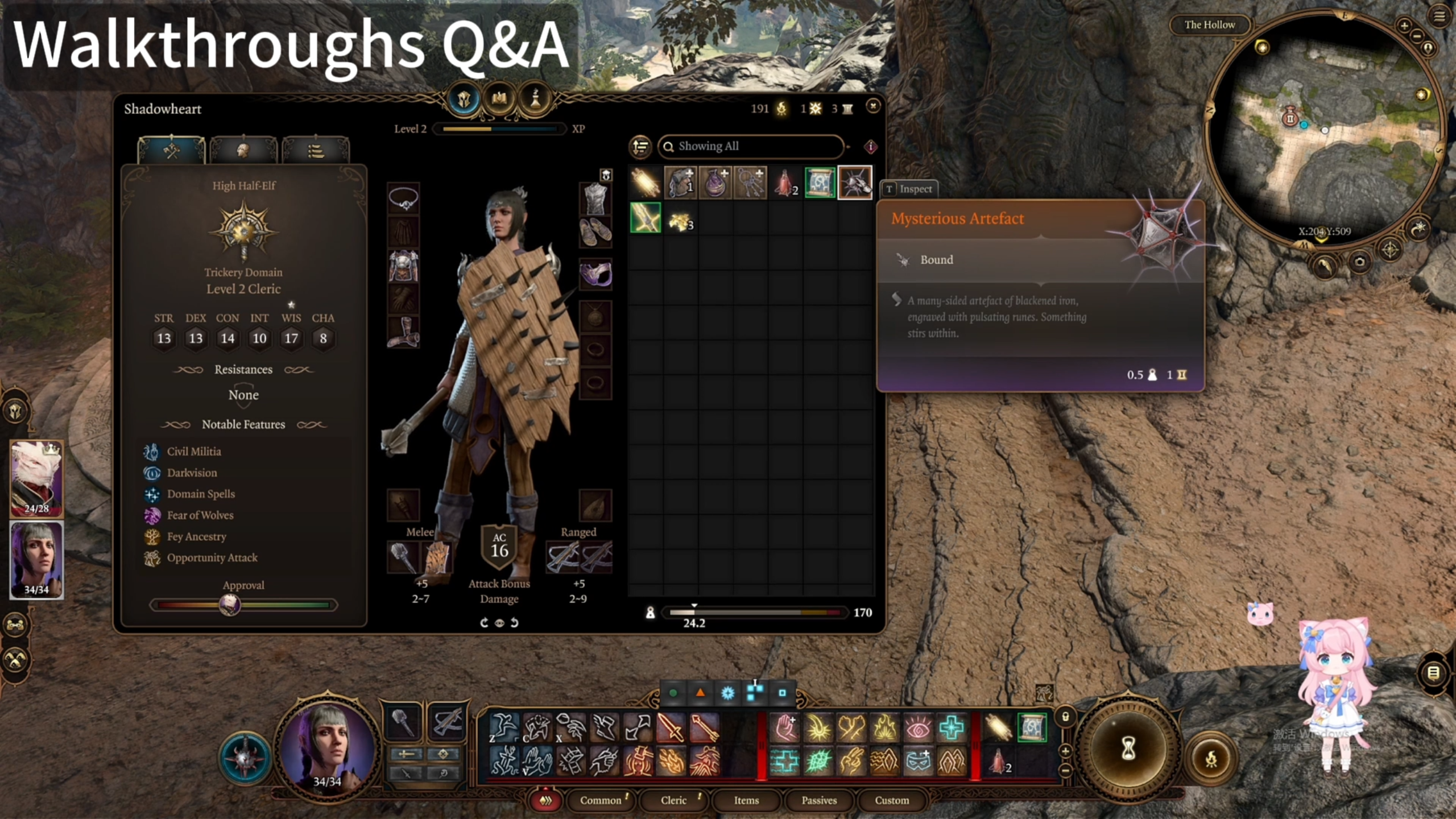The width and height of the screenshot is (1456, 819).
Task: Select the white-haired companion portrait with crown
Action: click(36, 478)
